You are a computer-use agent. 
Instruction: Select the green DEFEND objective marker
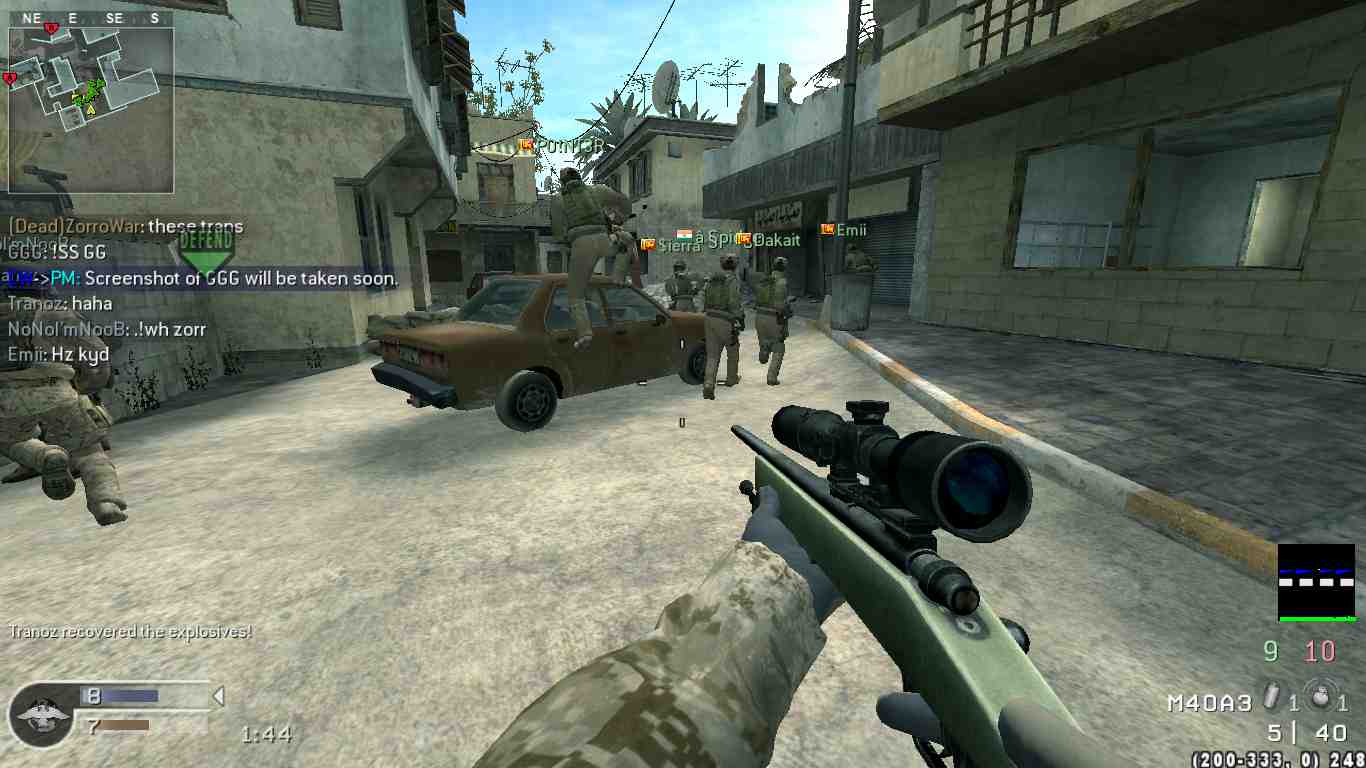click(x=207, y=253)
